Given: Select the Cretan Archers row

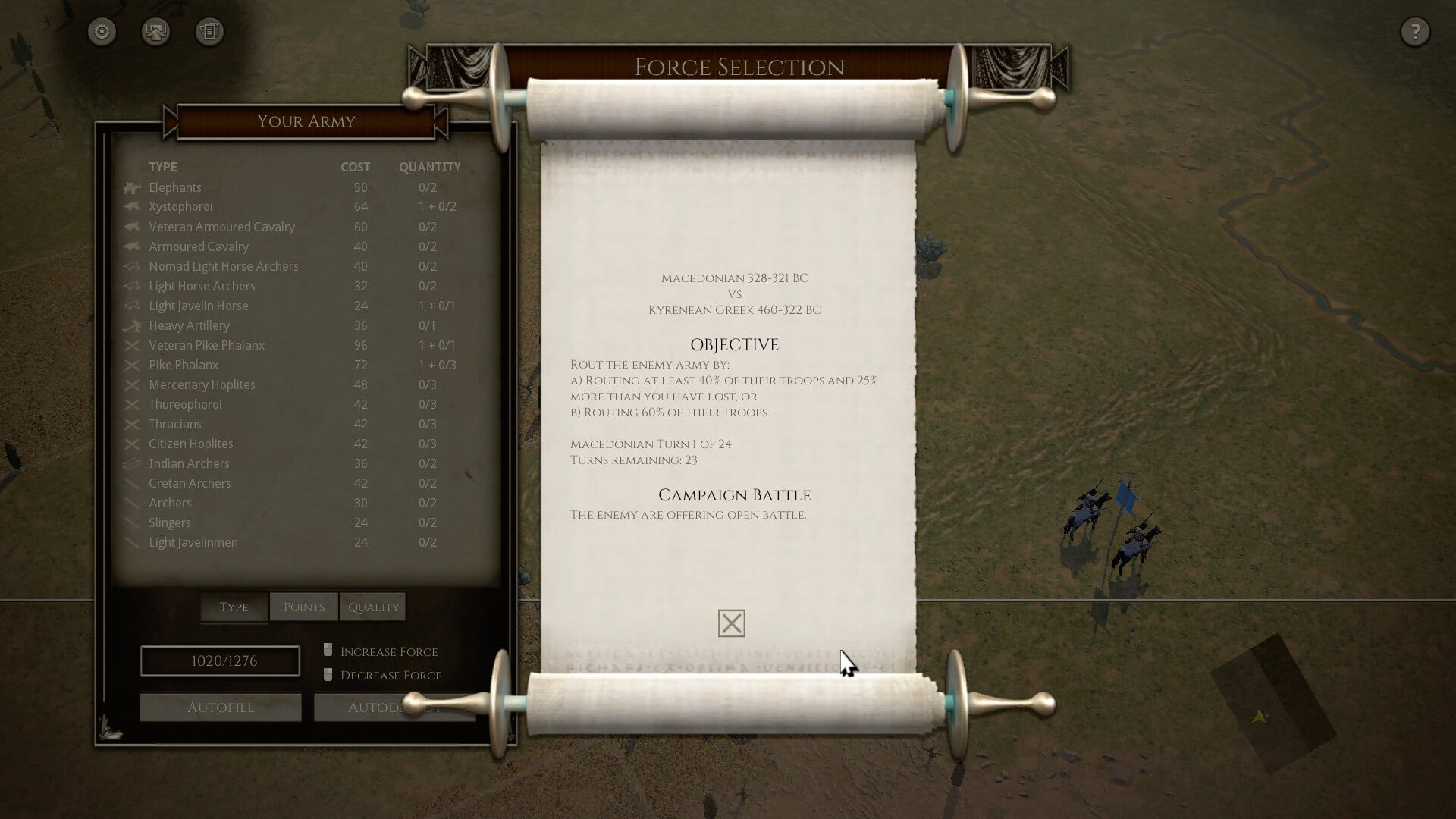Looking at the screenshot, I should click(x=190, y=483).
